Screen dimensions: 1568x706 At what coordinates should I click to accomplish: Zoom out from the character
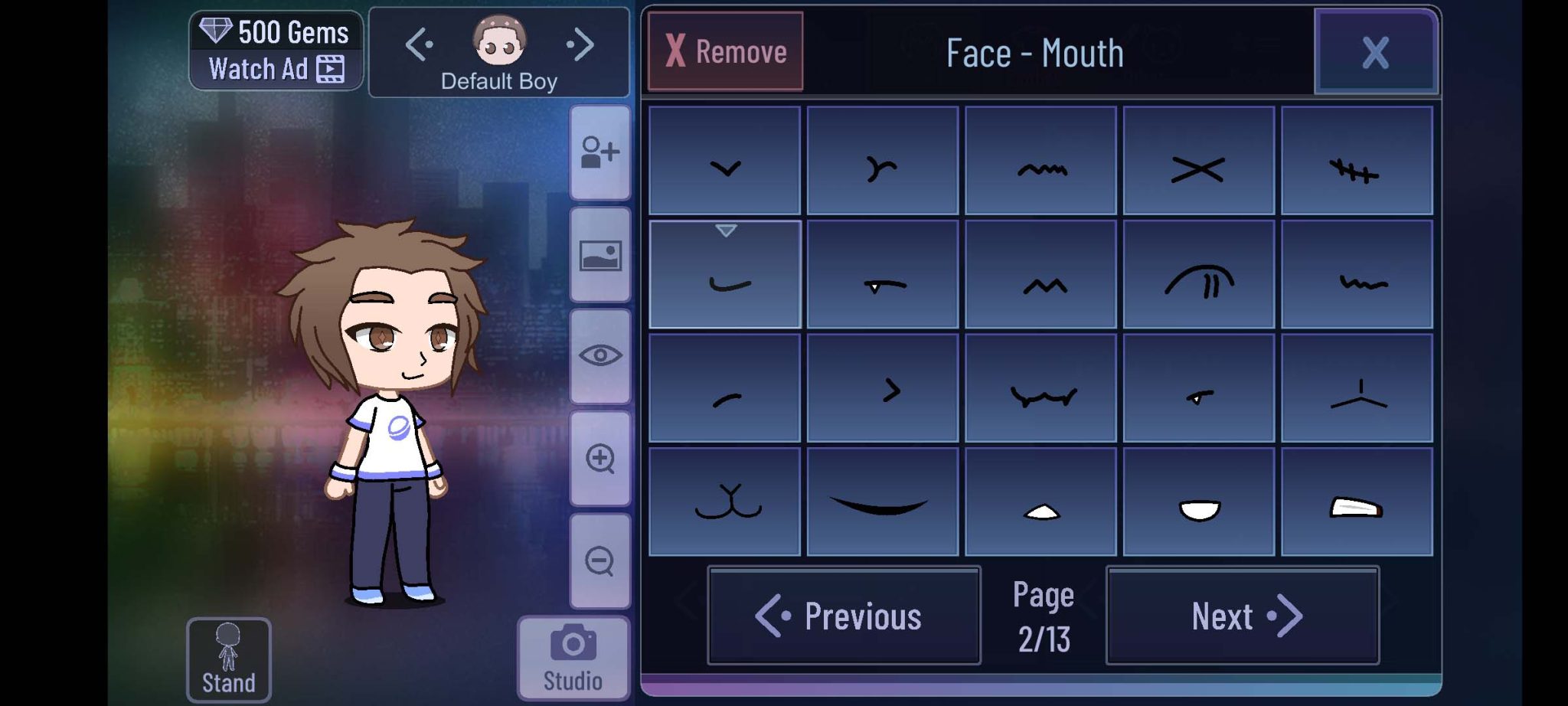point(600,561)
